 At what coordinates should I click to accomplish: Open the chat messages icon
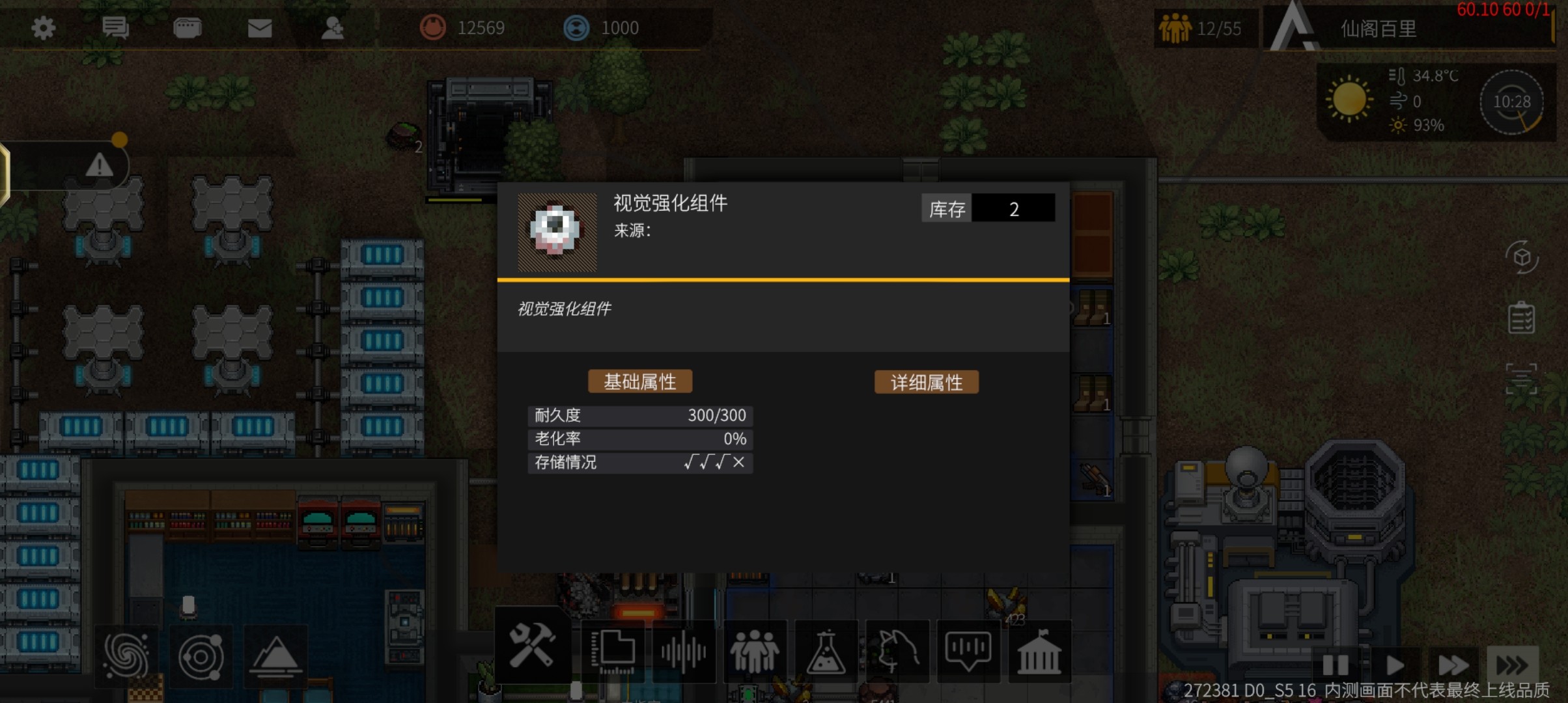point(116,28)
